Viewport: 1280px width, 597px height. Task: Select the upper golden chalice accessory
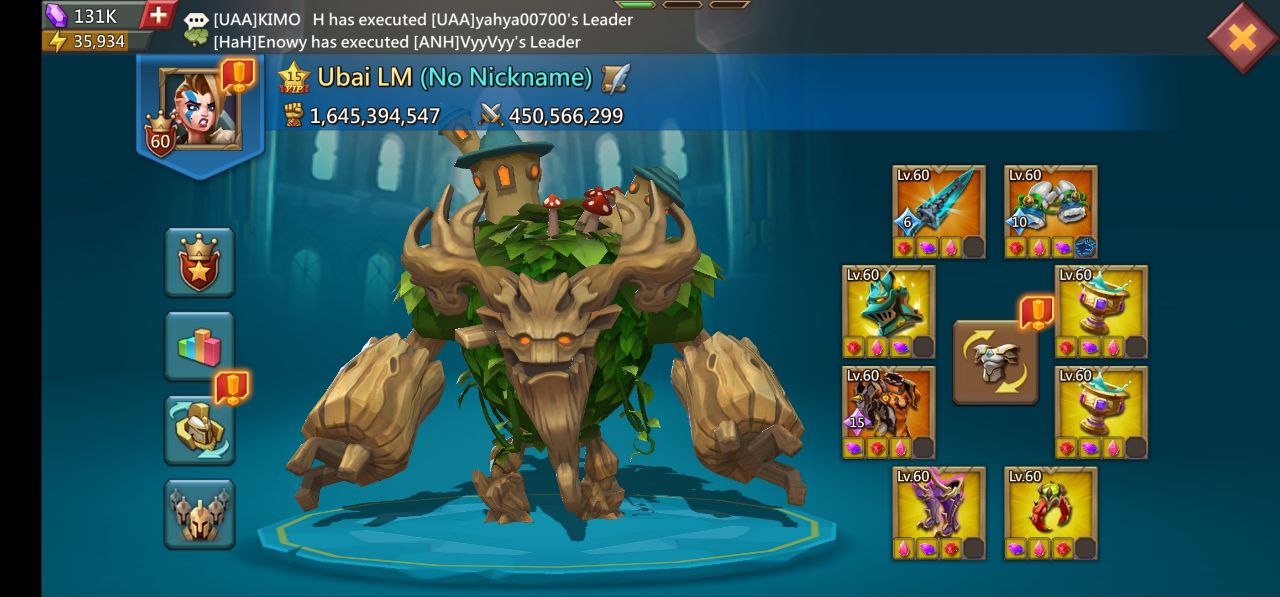tap(1102, 304)
